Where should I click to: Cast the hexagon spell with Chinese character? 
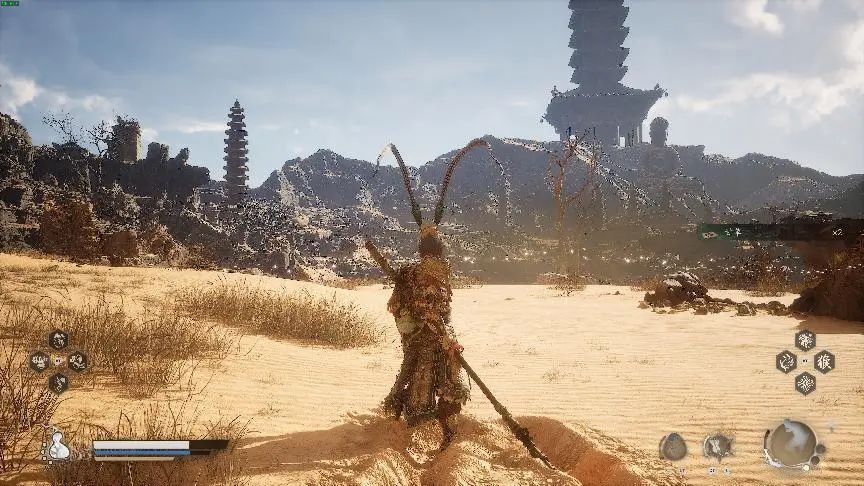tap(824, 361)
